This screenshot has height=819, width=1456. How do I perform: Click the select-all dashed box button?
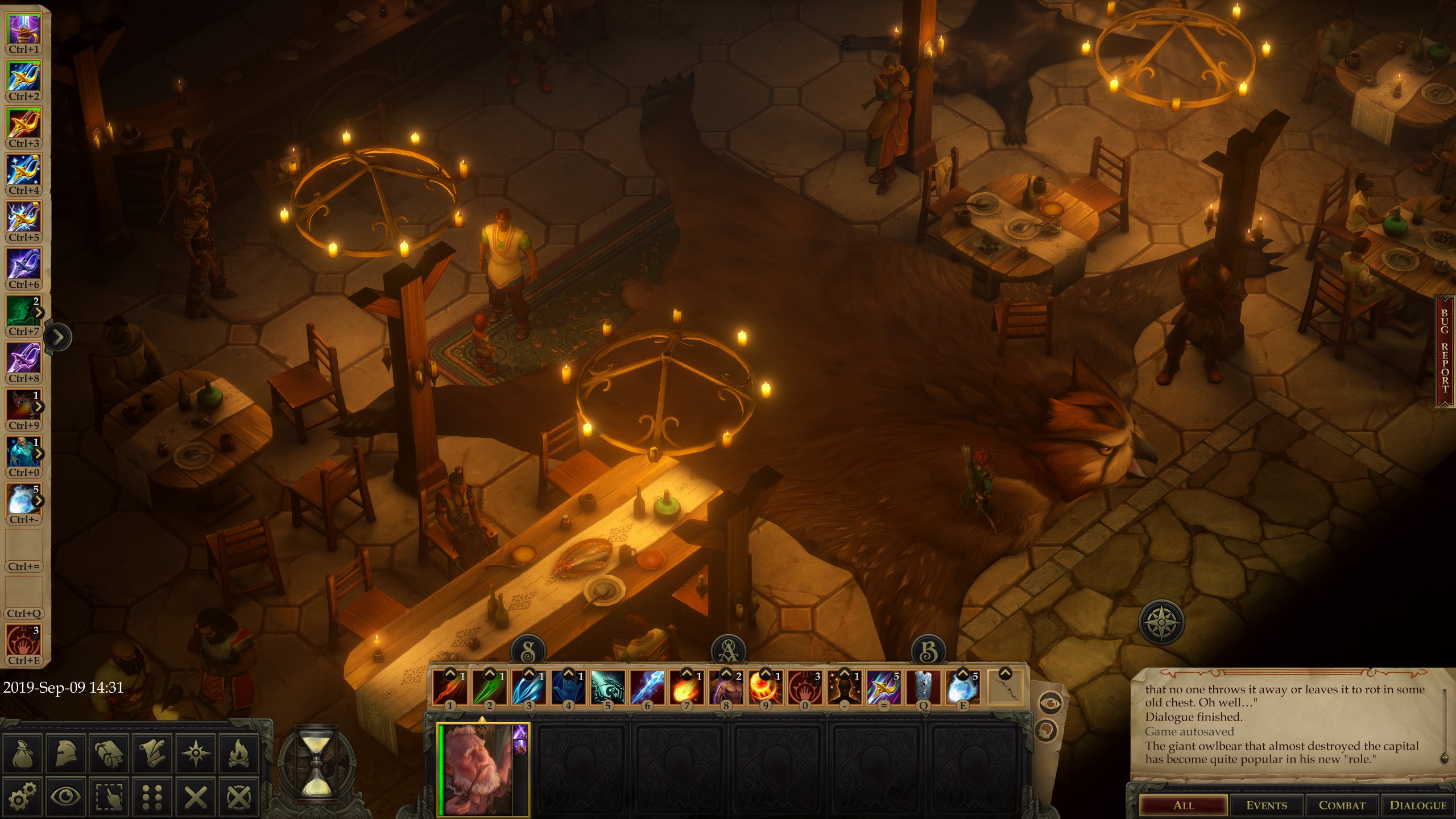click(109, 796)
